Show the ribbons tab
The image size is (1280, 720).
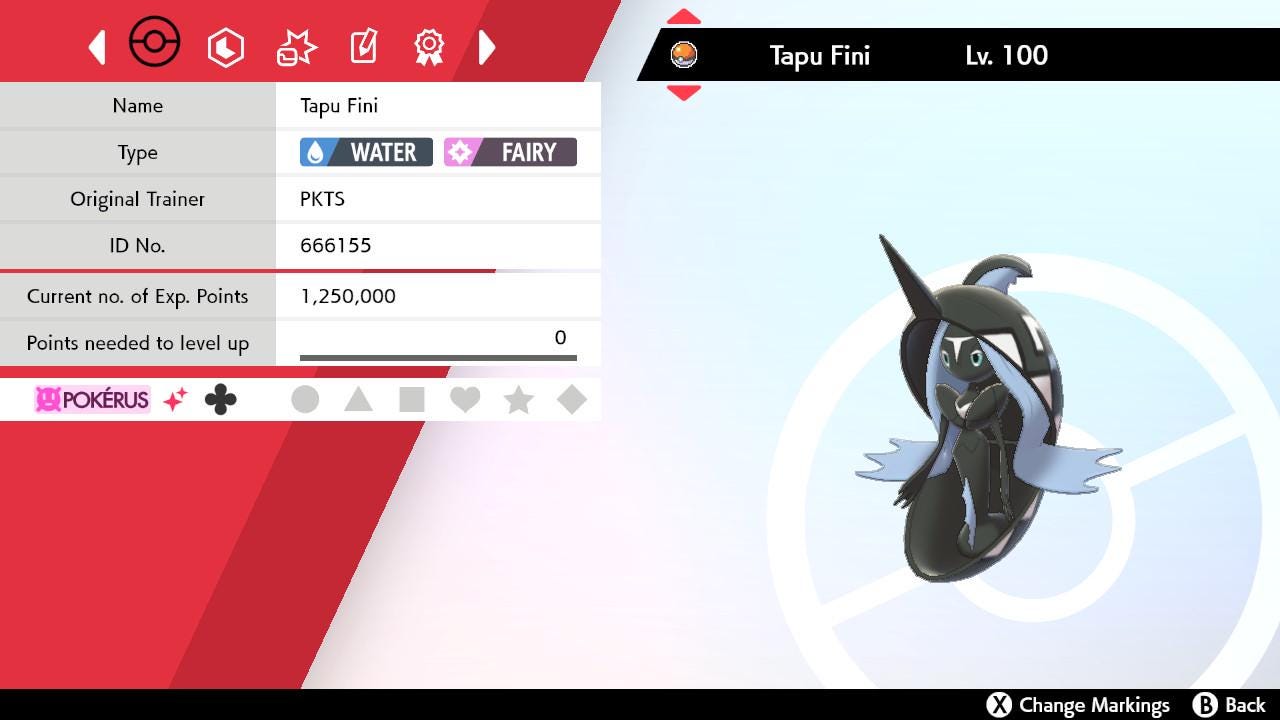(x=429, y=46)
